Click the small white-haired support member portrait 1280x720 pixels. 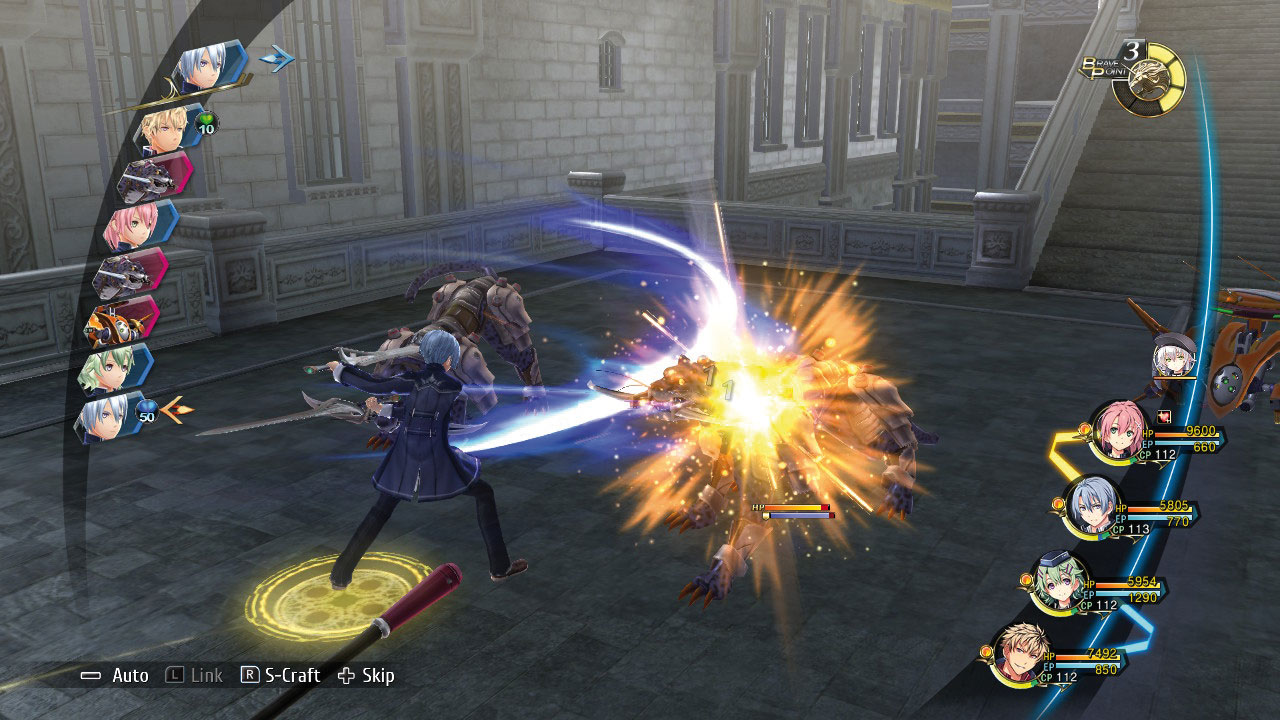[1173, 357]
